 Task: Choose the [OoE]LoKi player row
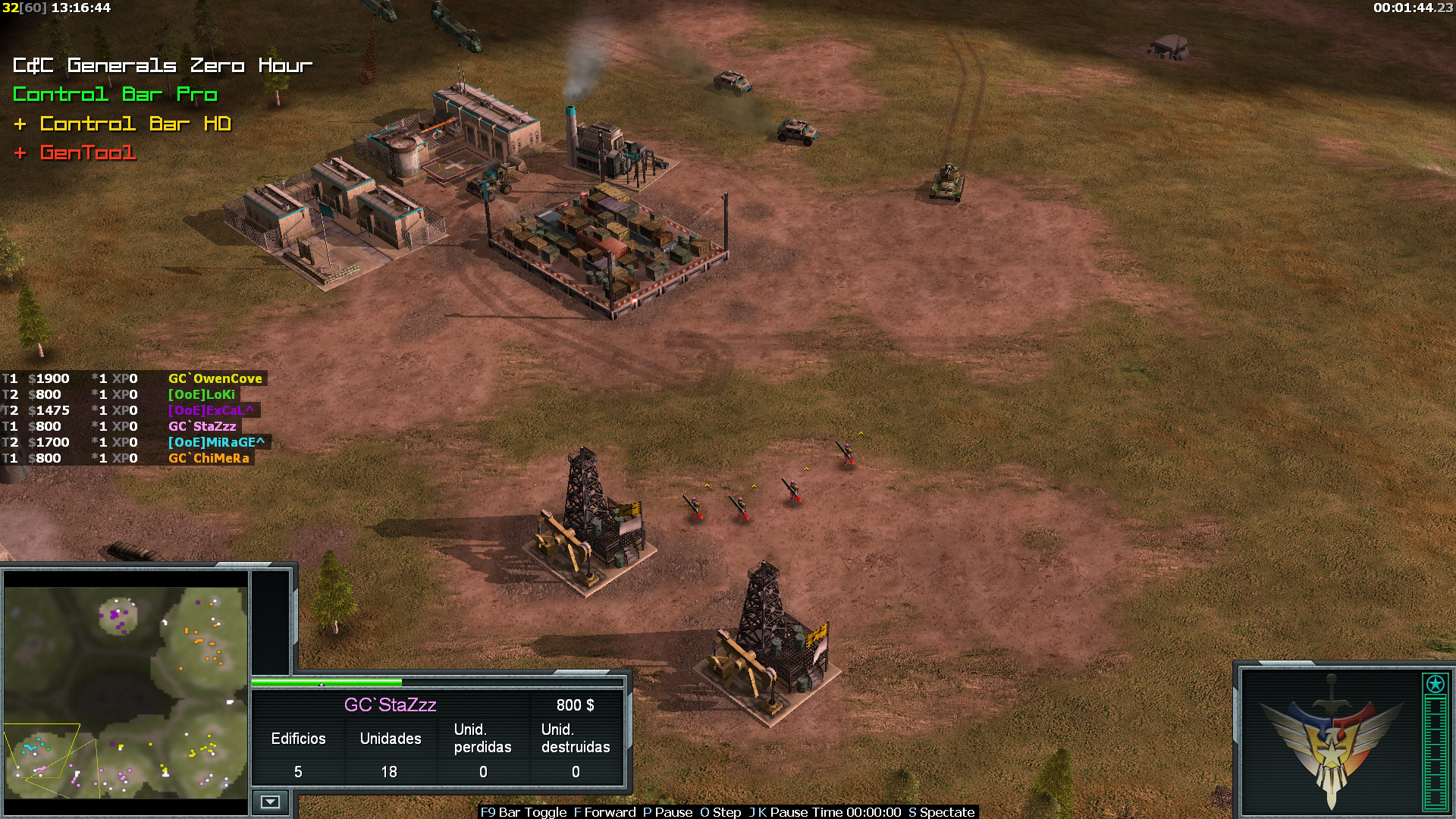202,394
